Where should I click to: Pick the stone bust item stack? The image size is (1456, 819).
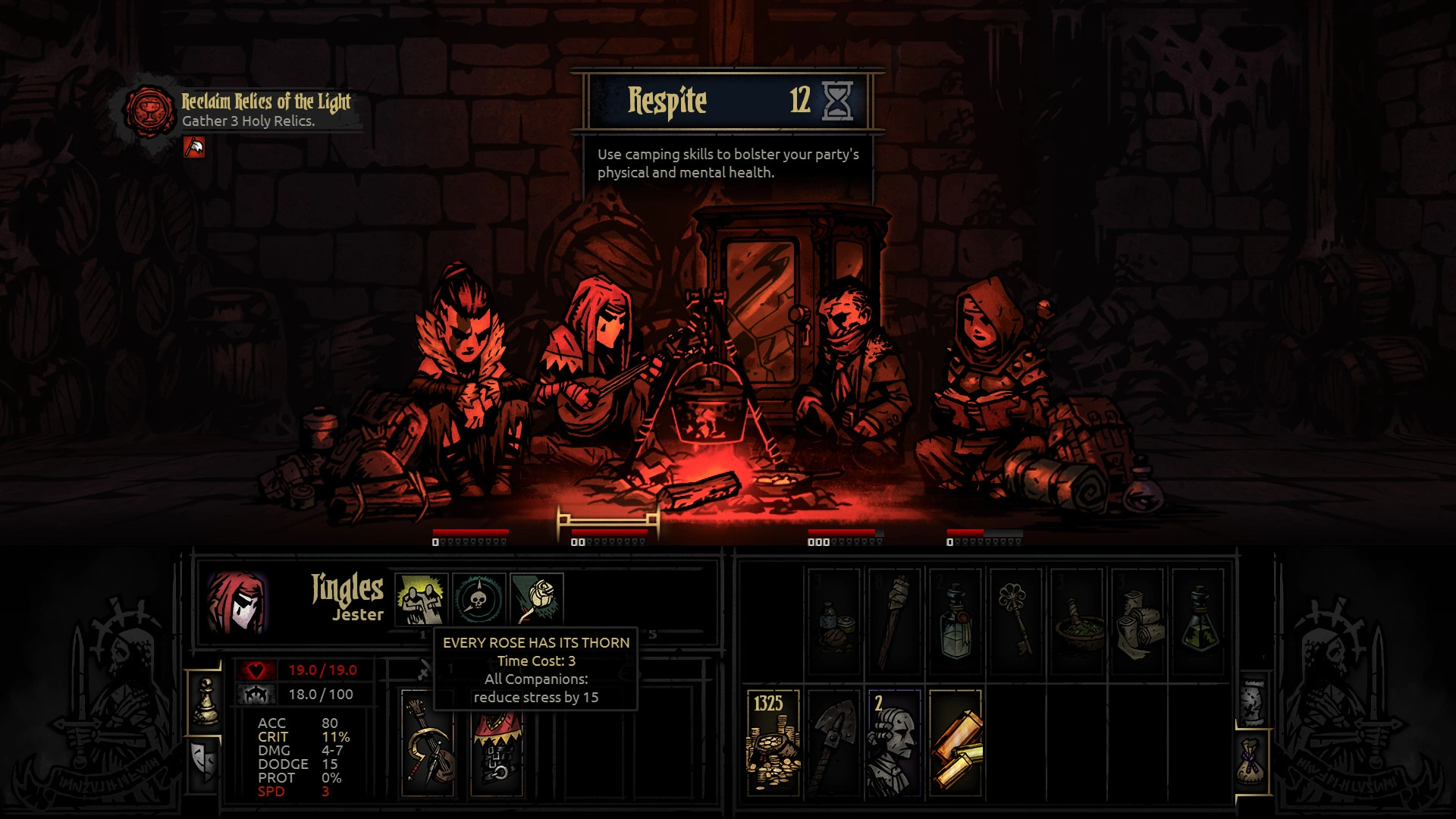click(894, 742)
